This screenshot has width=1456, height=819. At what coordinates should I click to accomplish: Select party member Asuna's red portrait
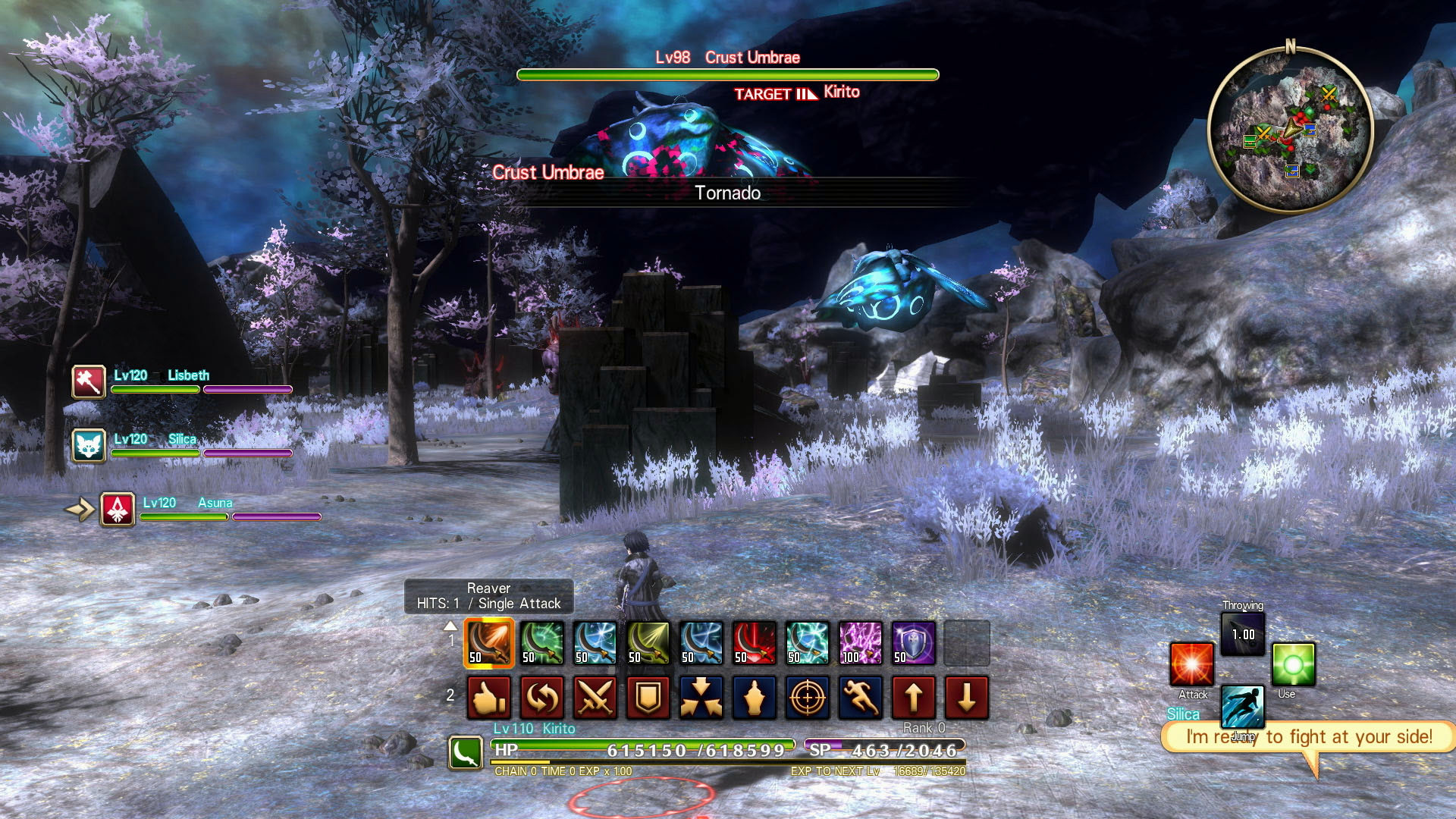[118, 510]
